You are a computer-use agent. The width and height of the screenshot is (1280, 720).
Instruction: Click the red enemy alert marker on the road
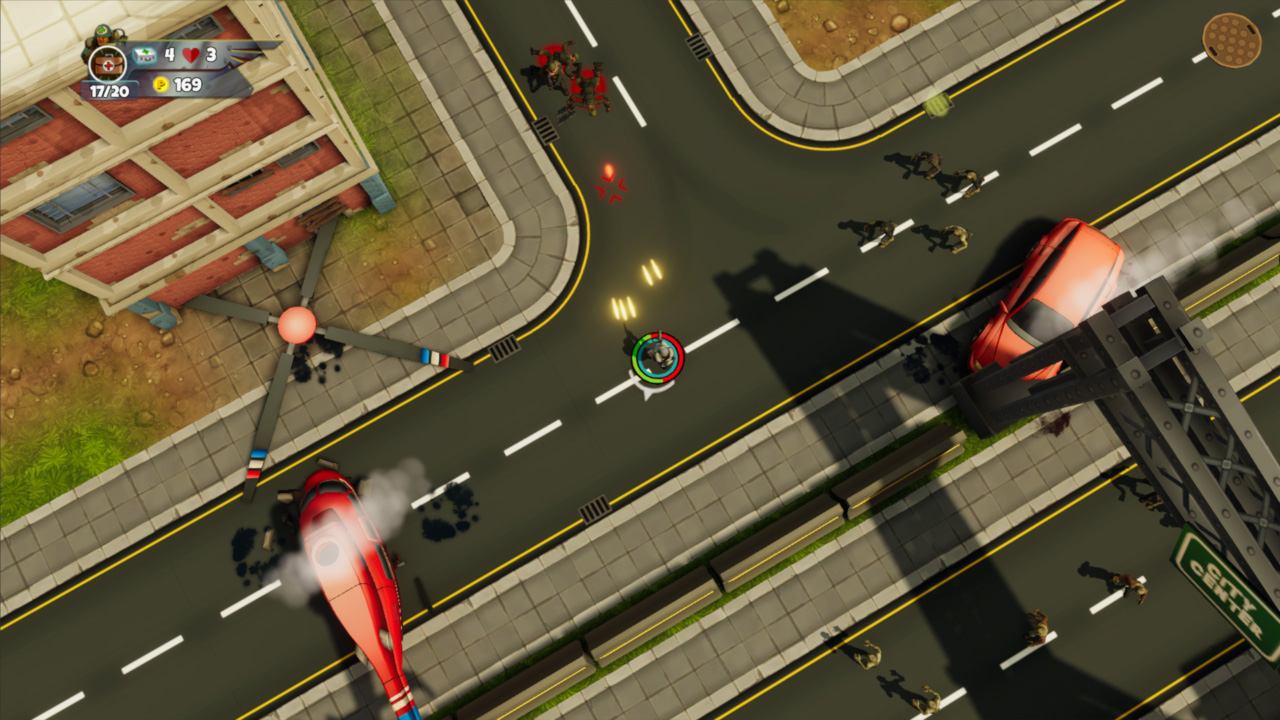coord(610,182)
